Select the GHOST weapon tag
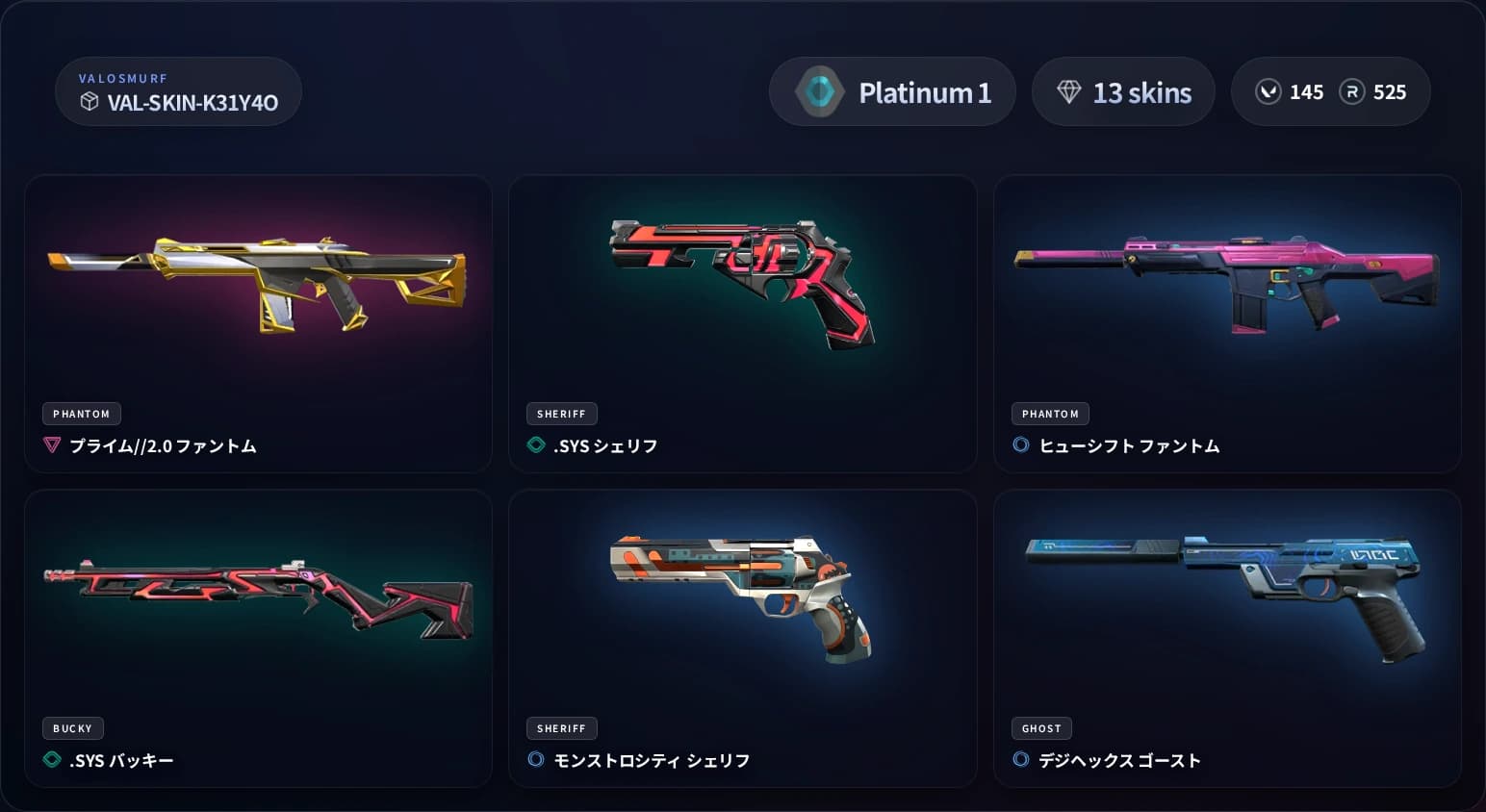The width and height of the screenshot is (1486, 812). point(1040,728)
